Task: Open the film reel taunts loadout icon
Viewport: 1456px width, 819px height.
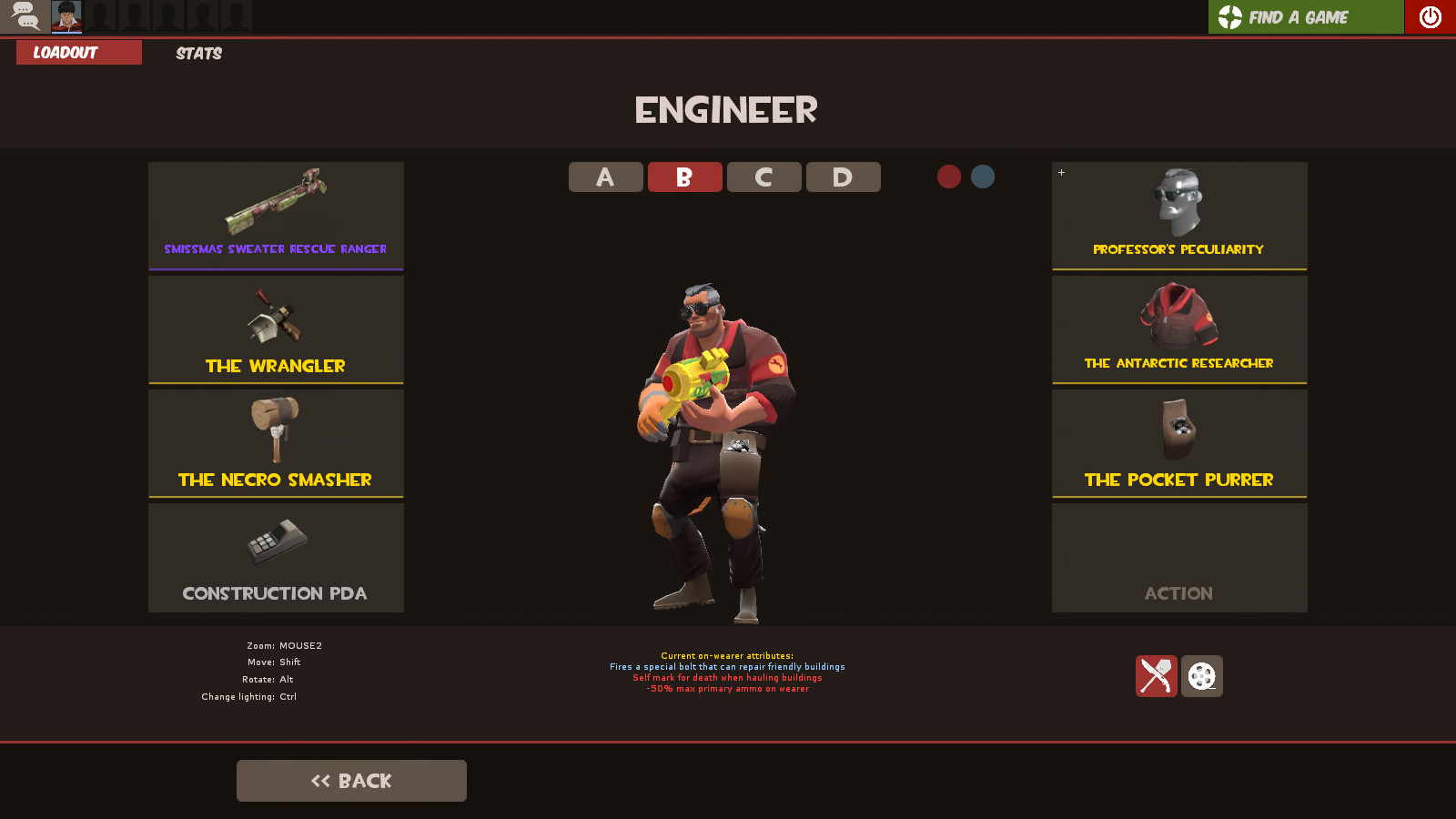Action: [1203, 676]
